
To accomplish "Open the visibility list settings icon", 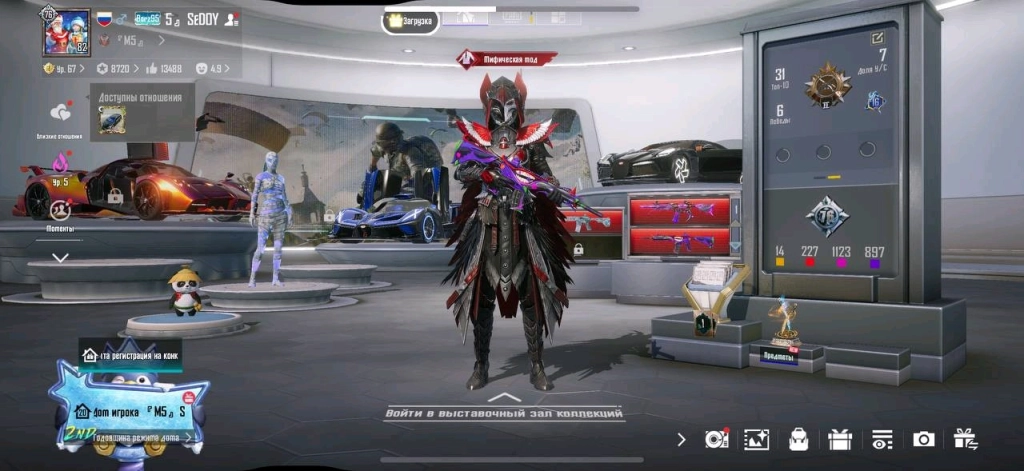I will point(881,439).
